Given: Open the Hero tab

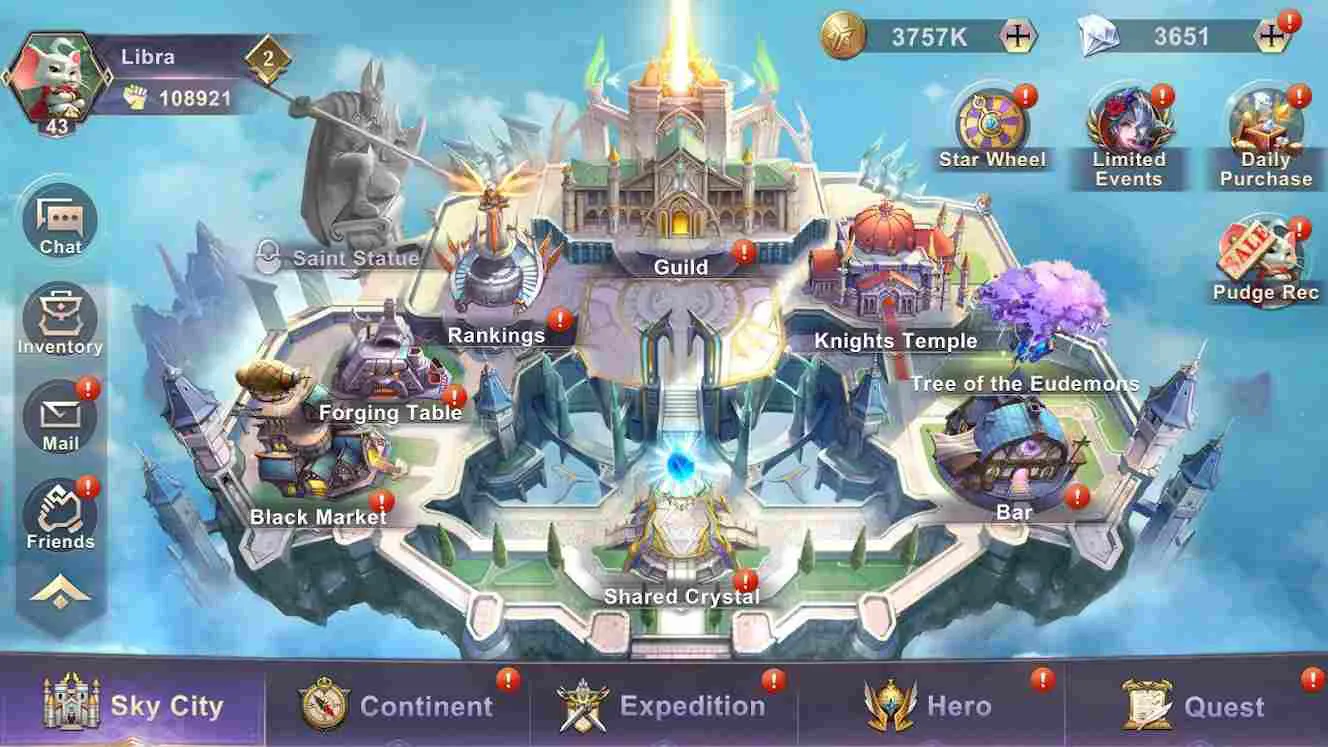Looking at the screenshot, I should (x=926, y=705).
